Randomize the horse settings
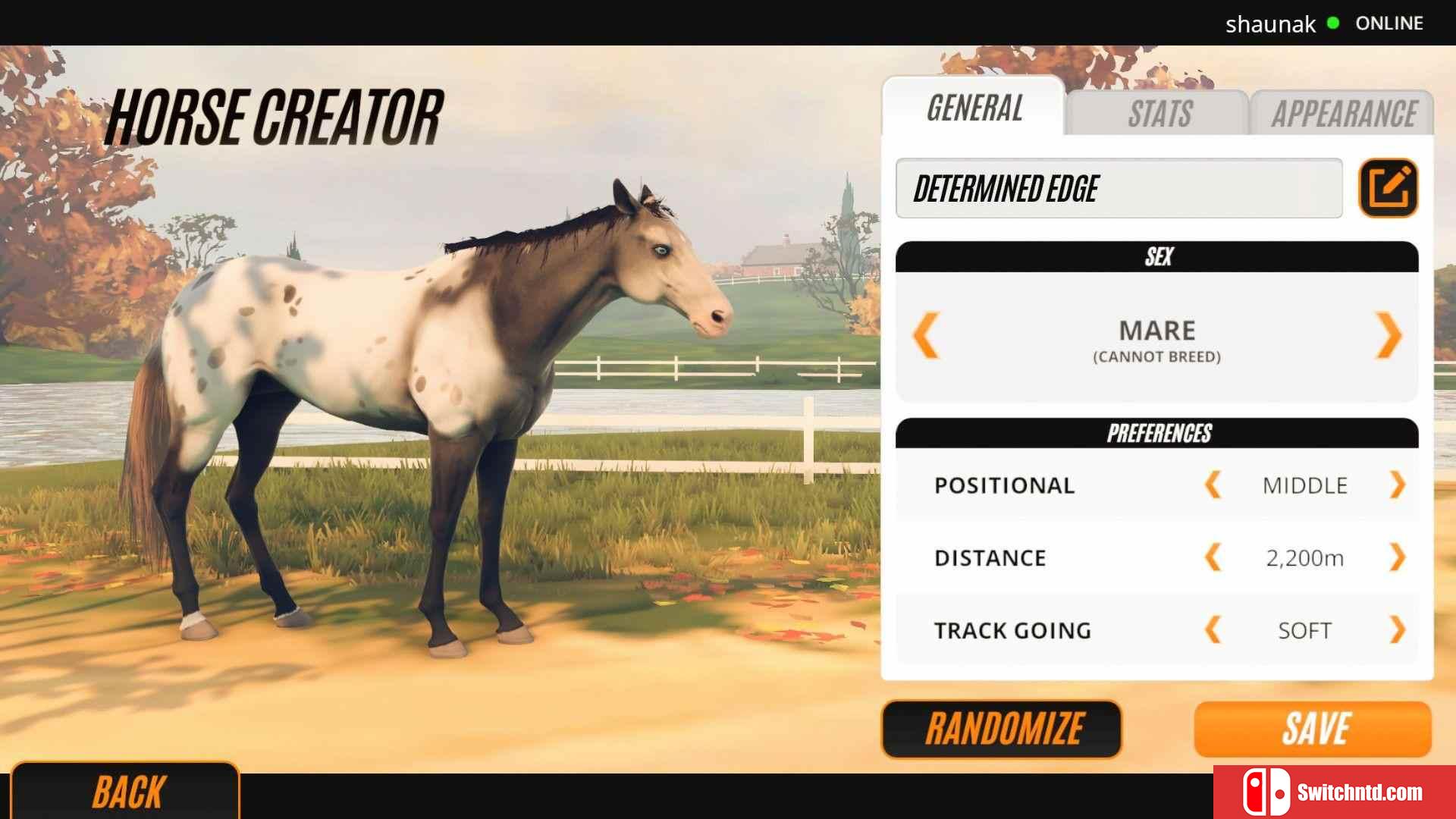The height and width of the screenshot is (819, 1456). 1002,729
